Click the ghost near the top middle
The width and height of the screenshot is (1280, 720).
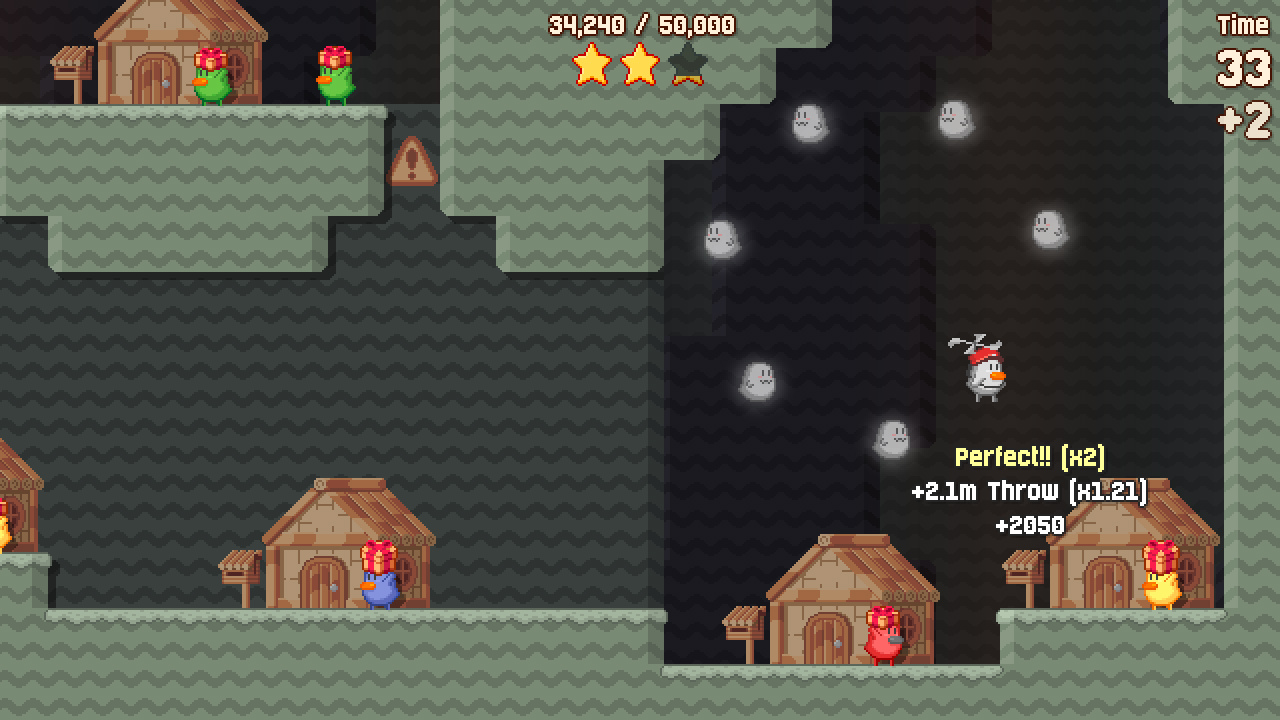pyautogui.click(x=812, y=122)
